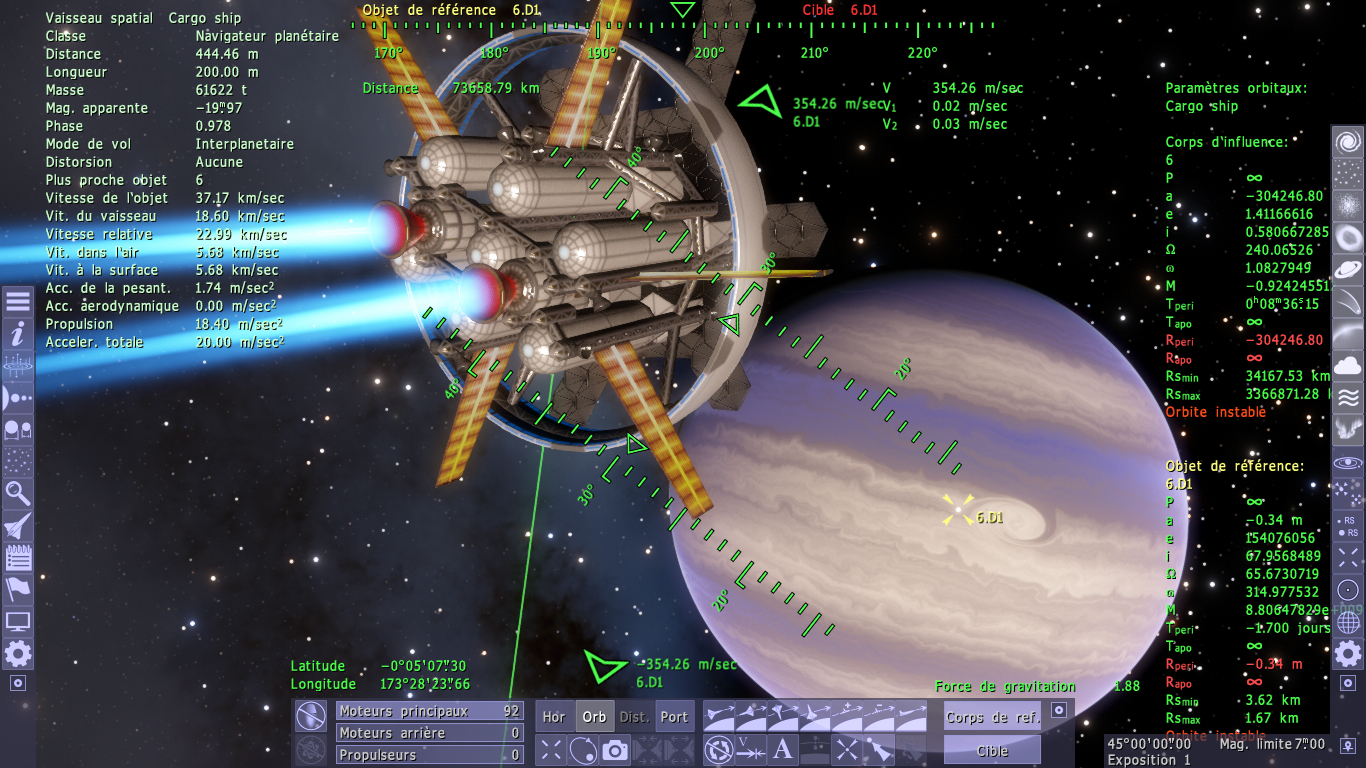Screen dimensions: 1366x768
Task: Click the Cible target button
Action: click(992, 750)
